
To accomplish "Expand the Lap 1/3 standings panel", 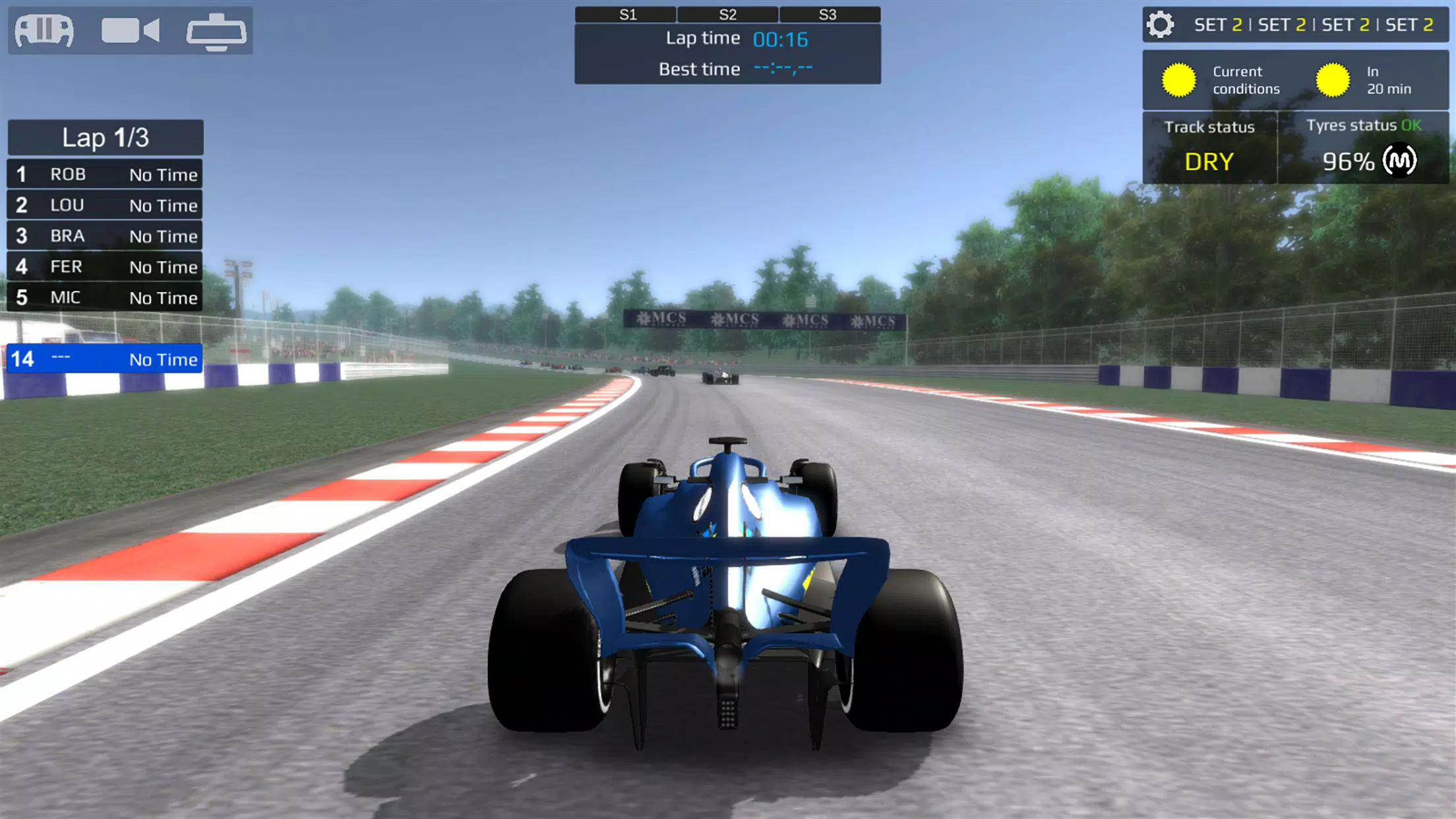I will [x=106, y=137].
